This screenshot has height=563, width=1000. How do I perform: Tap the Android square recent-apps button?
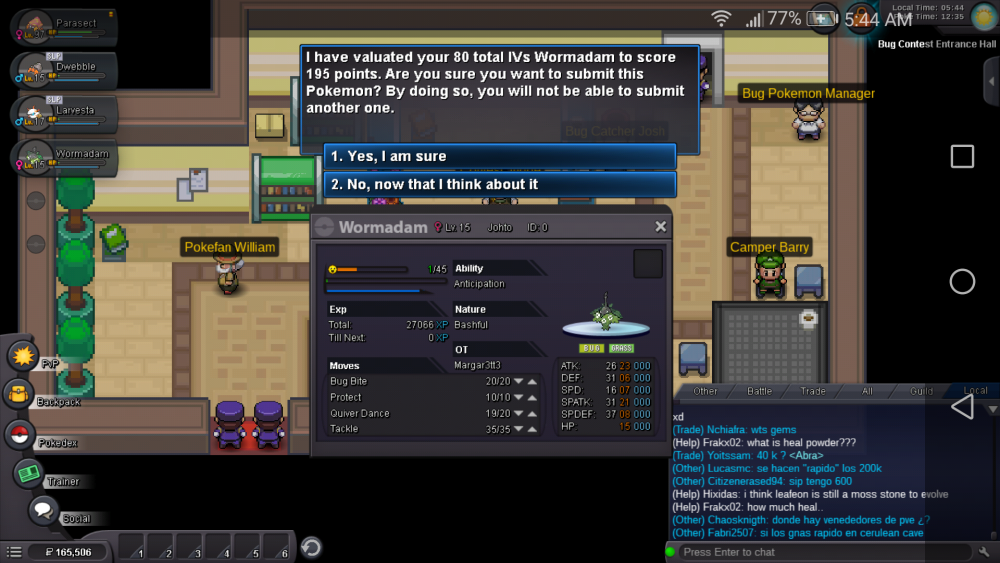coord(962,156)
